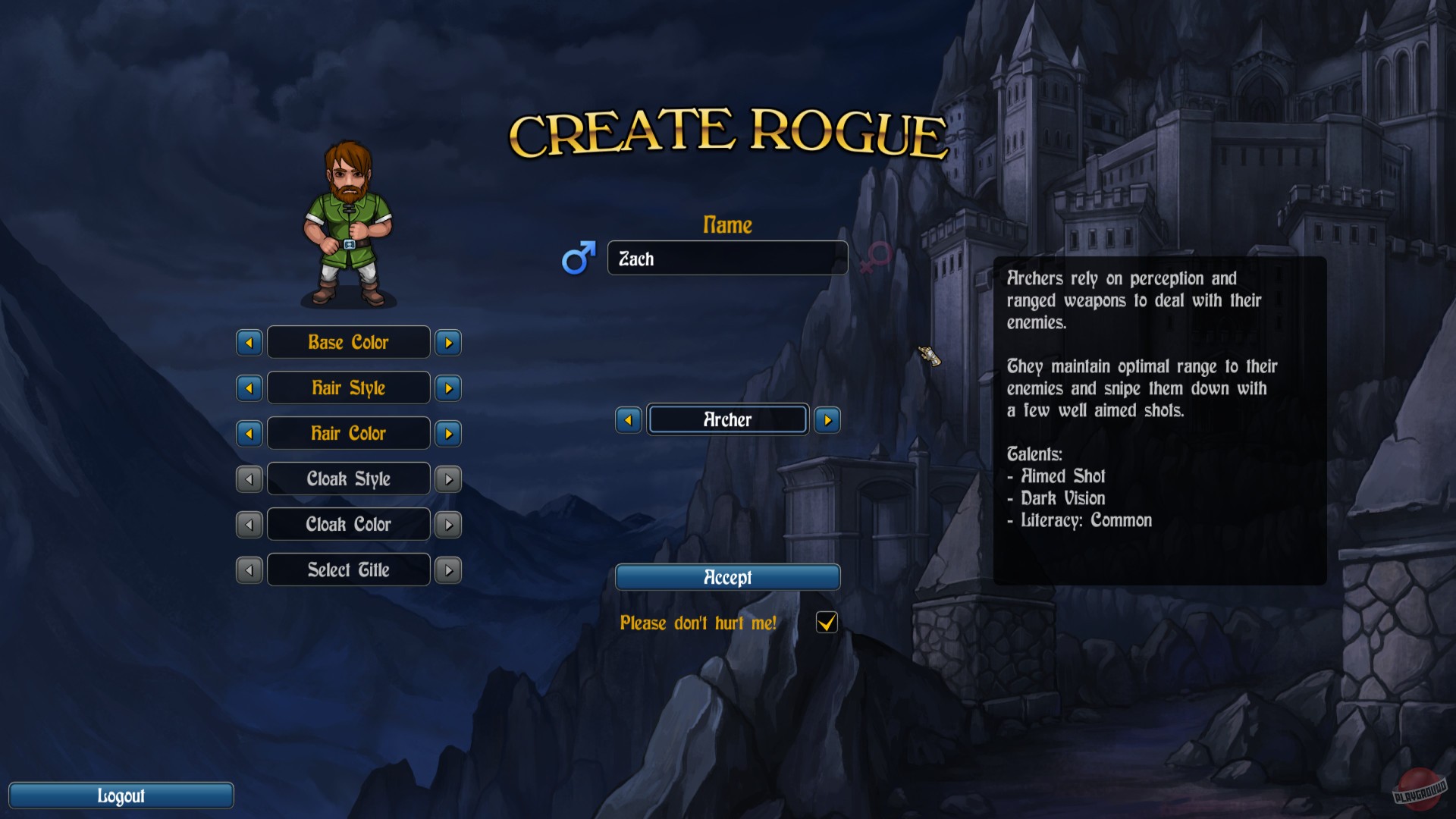Image resolution: width=1456 pixels, height=819 pixels.
Task: Click the previous arrow for Hair Style
Action: click(249, 388)
